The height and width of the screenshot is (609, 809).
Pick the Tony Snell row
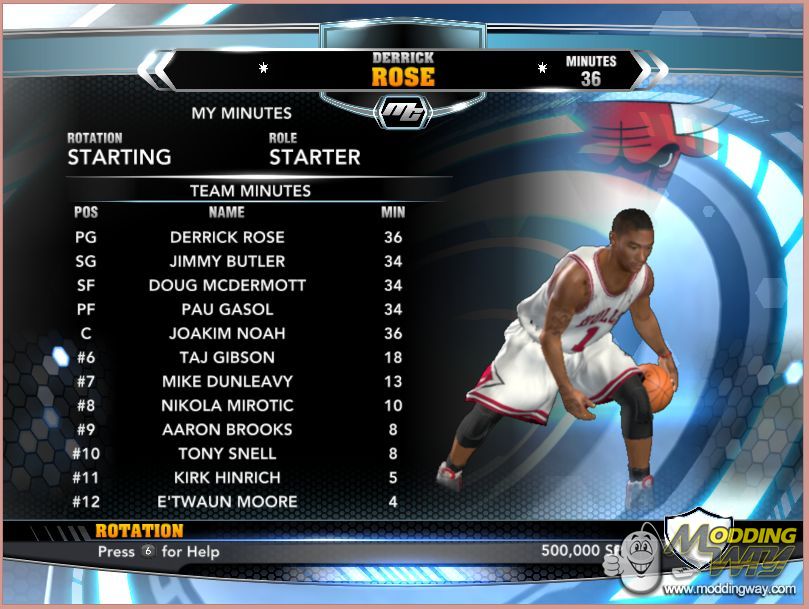tap(227, 453)
